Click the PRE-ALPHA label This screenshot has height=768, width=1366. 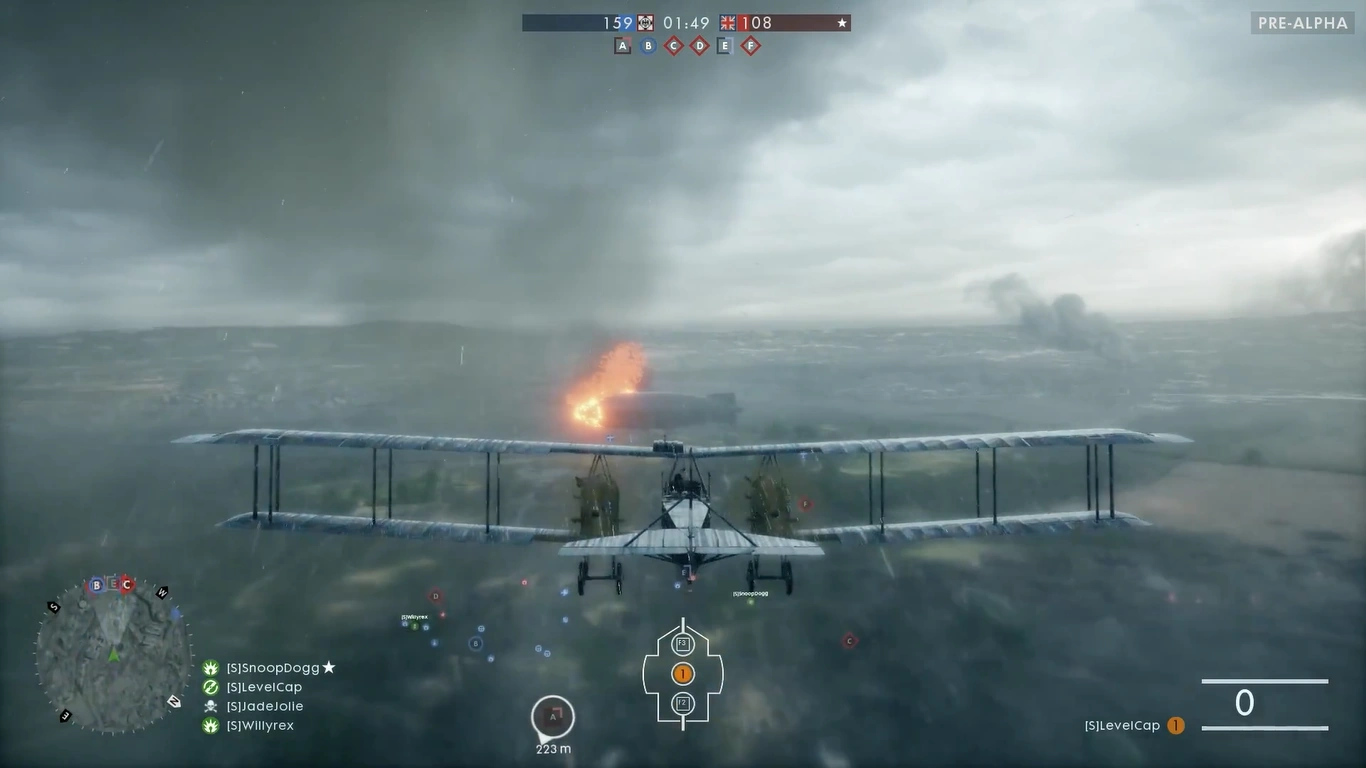point(1301,22)
